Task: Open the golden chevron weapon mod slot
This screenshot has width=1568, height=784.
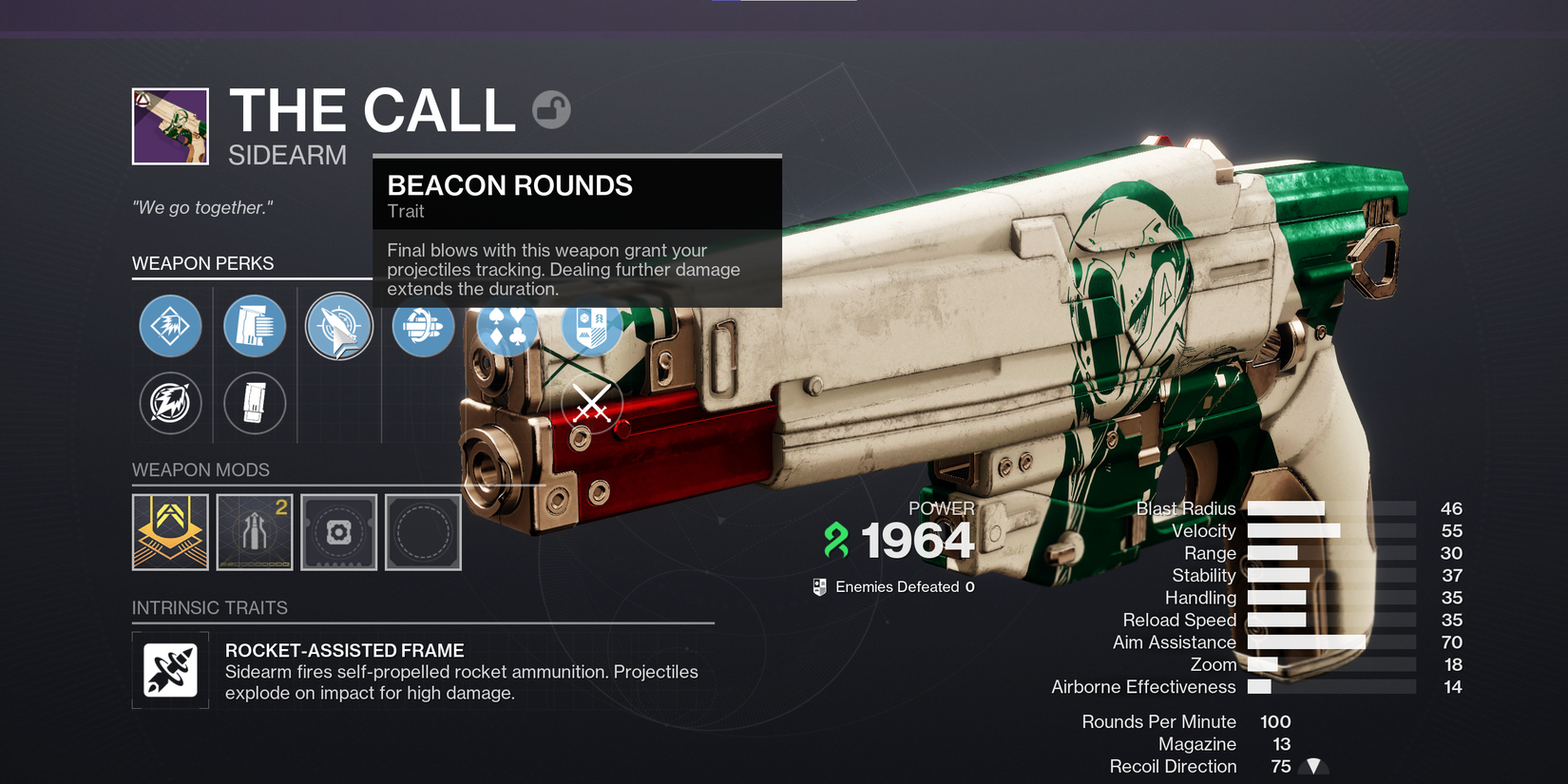Action: (x=170, y=532)
